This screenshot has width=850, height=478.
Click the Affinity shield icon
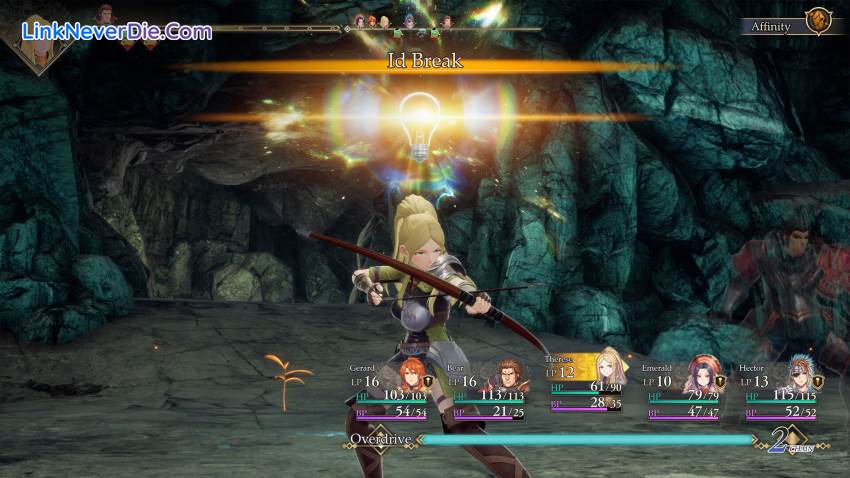[x=819, y=22]
